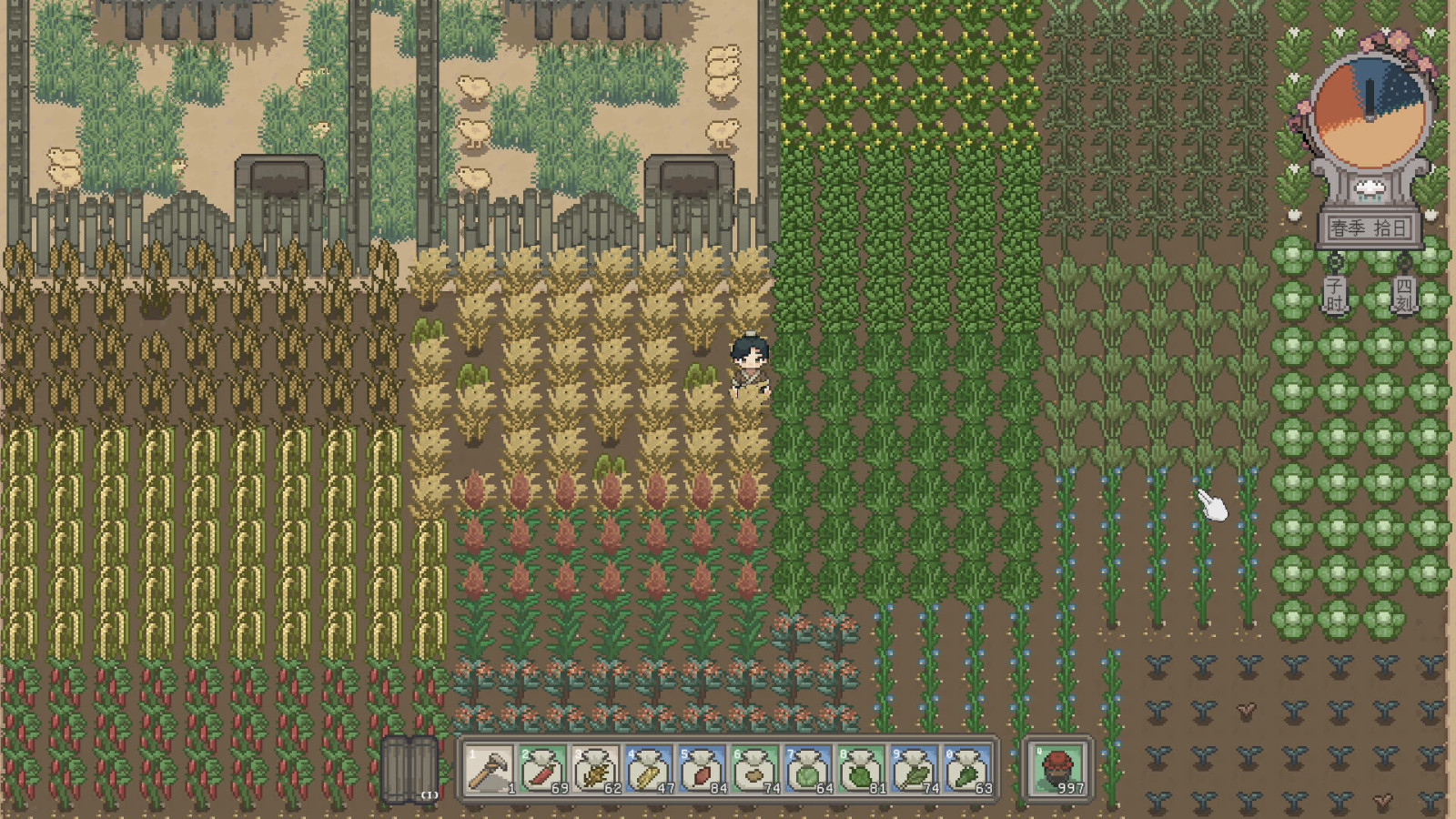Viewport: 1456px width, 819px height.
Task: Select the cabbage seed bag with 64
Action: [808, 769]
